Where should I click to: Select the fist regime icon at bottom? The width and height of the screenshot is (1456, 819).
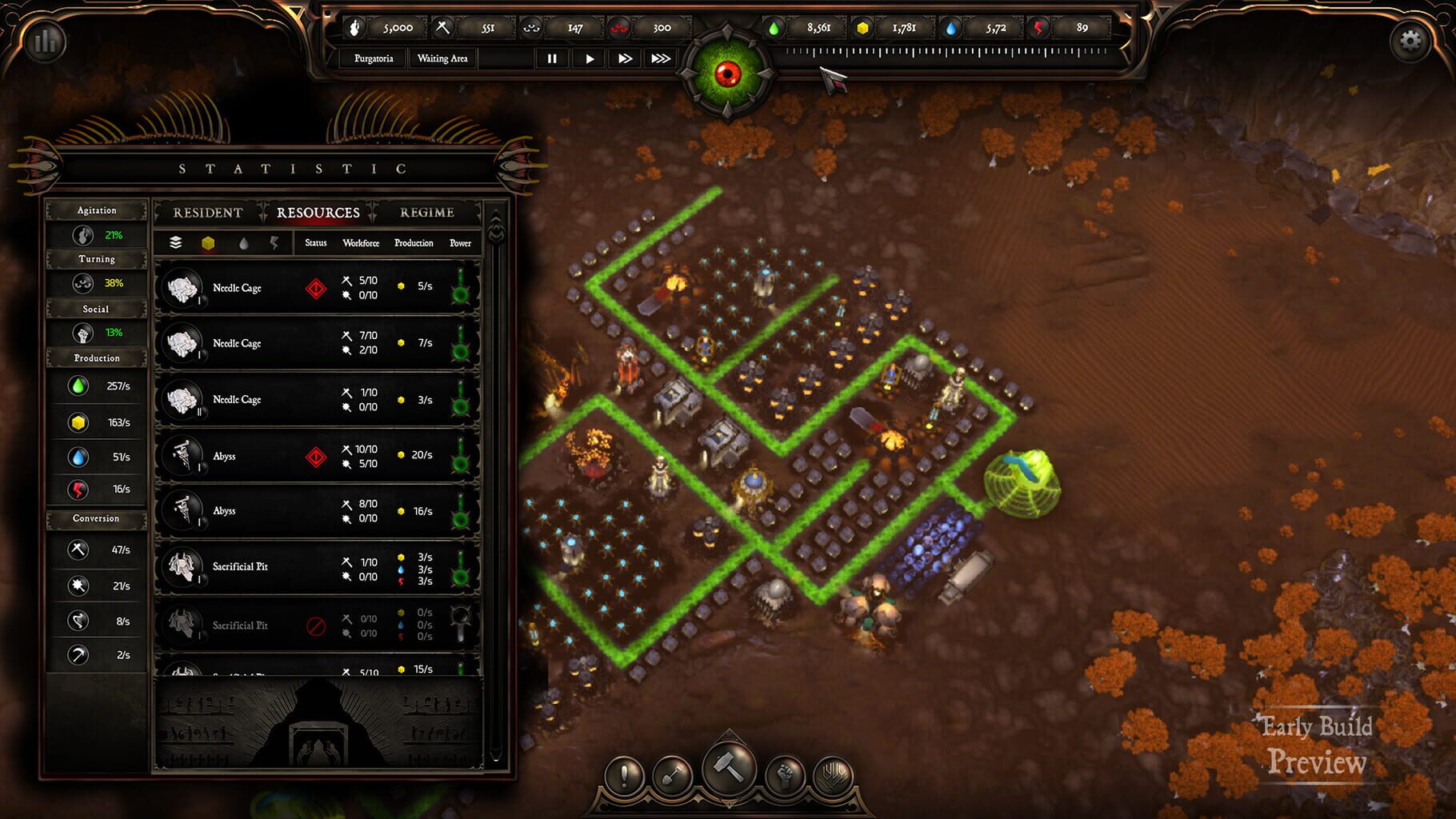[x=786, y=774]
